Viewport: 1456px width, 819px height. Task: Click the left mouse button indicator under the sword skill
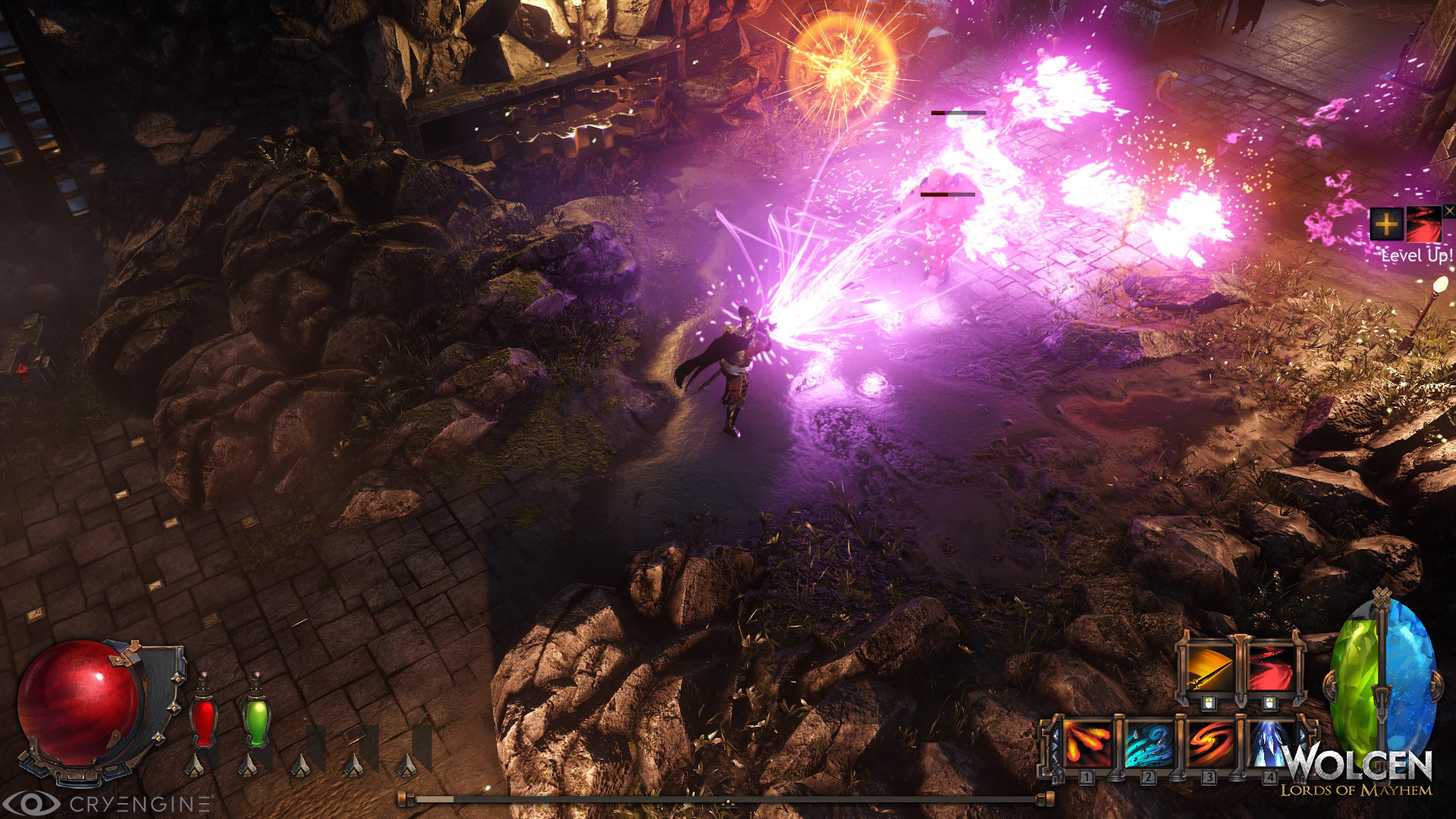(1209, 703)
